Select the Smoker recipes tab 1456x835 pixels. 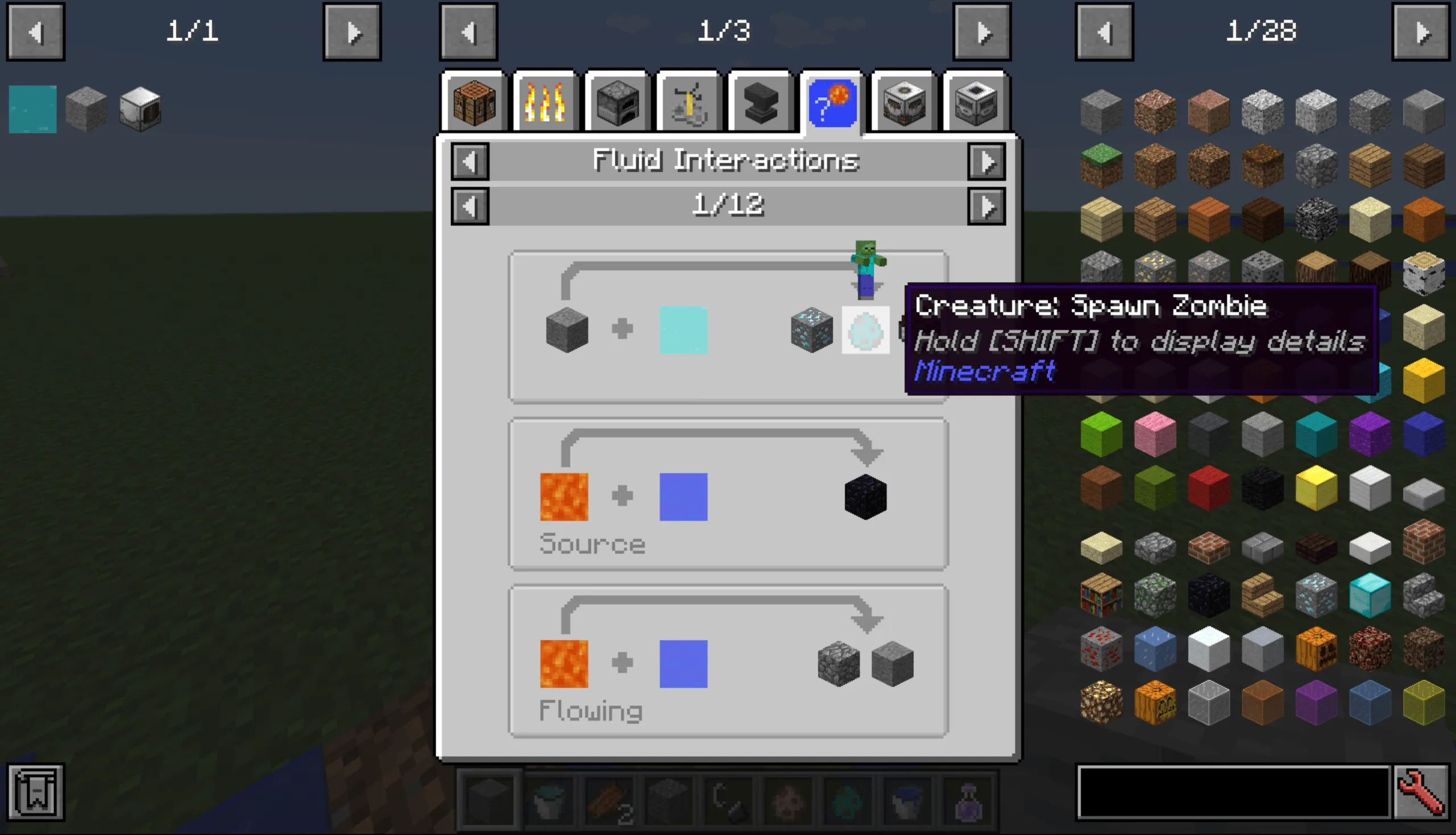point(904,102)
